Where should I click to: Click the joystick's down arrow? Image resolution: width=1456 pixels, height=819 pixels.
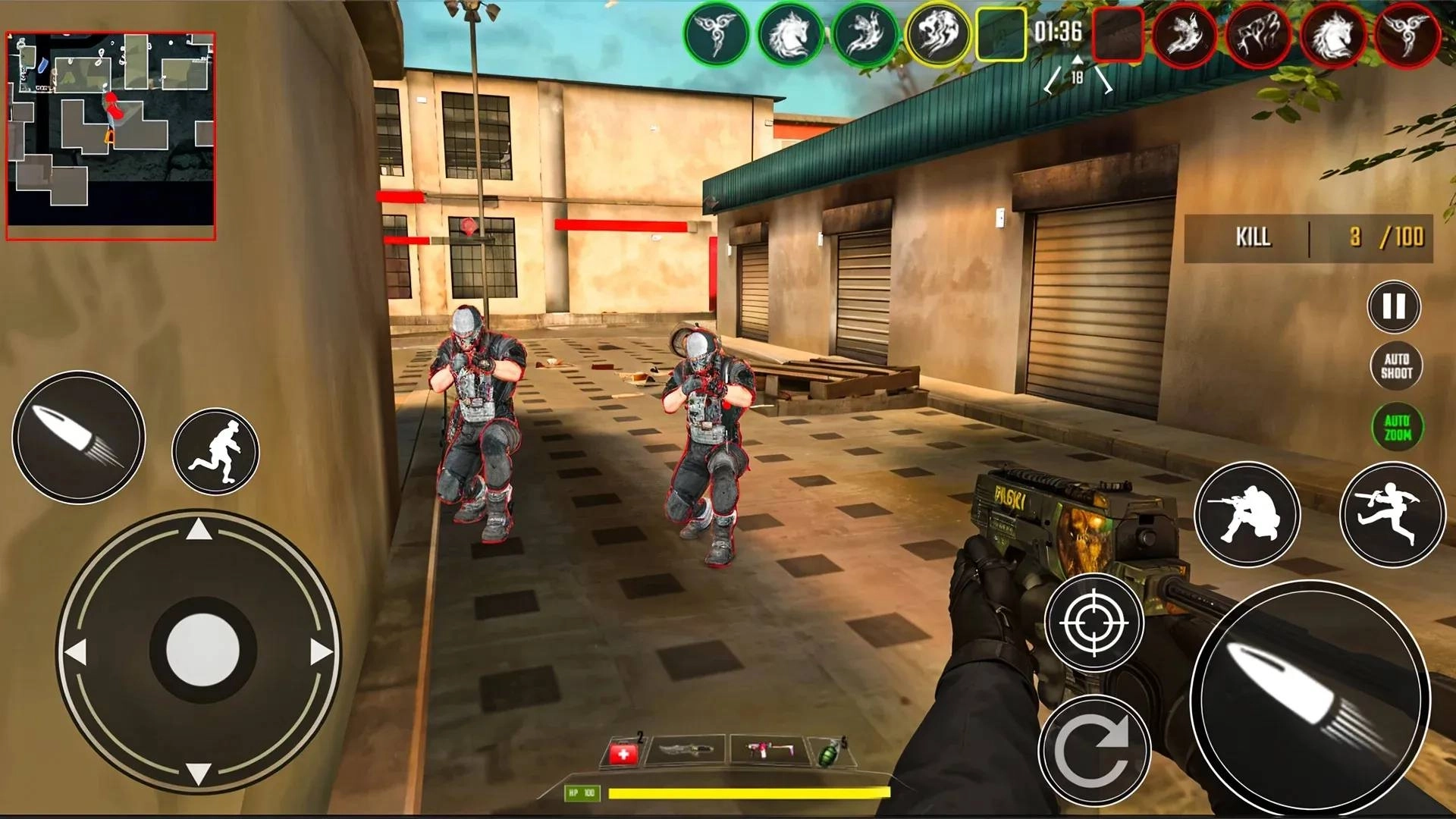[x=199, y=773]
